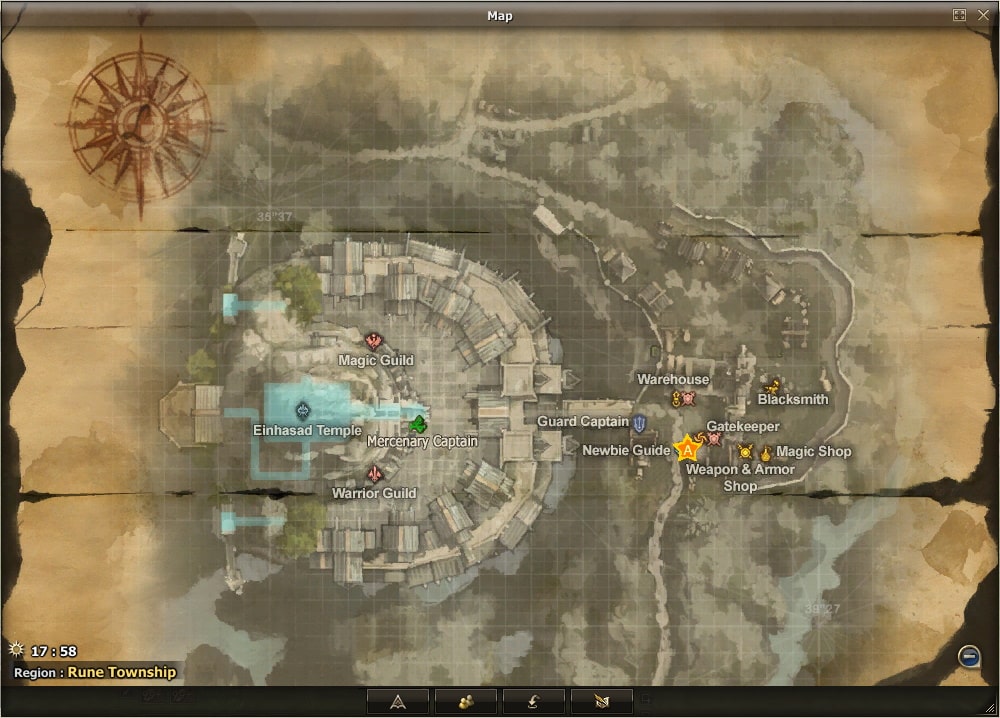Image resolution: width=1000 pixels, height=718 pixels.
Task: Click the letter A toolbar button
Action: click(398, 700)
